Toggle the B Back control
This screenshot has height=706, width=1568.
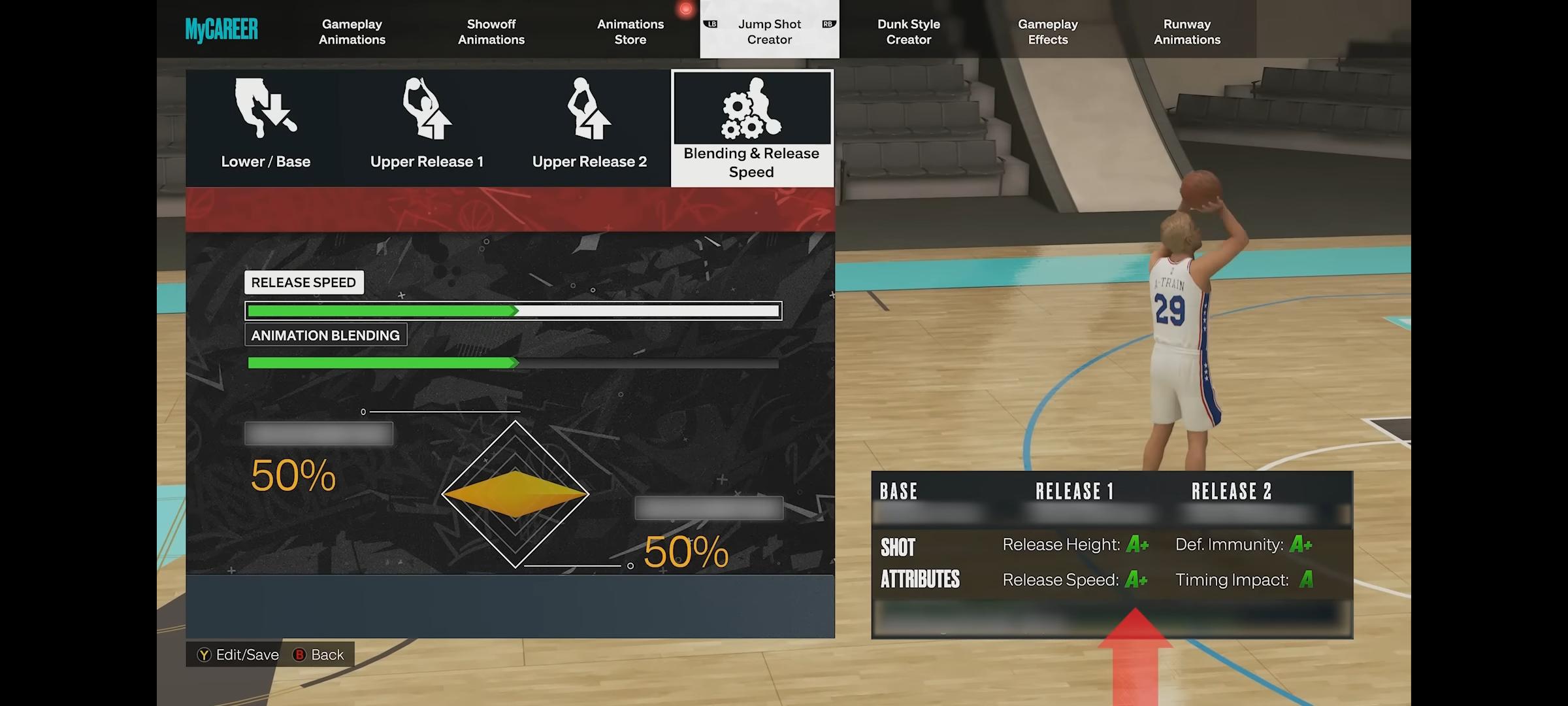point(319,654)
